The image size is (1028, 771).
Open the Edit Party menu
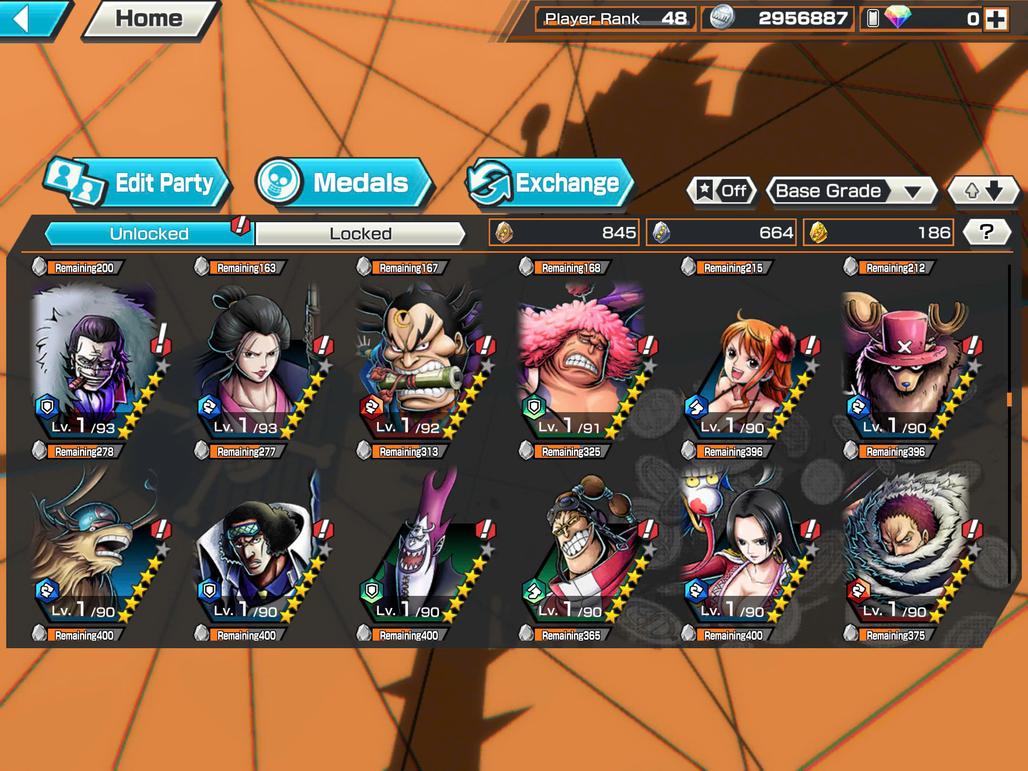tap(139, 183)
